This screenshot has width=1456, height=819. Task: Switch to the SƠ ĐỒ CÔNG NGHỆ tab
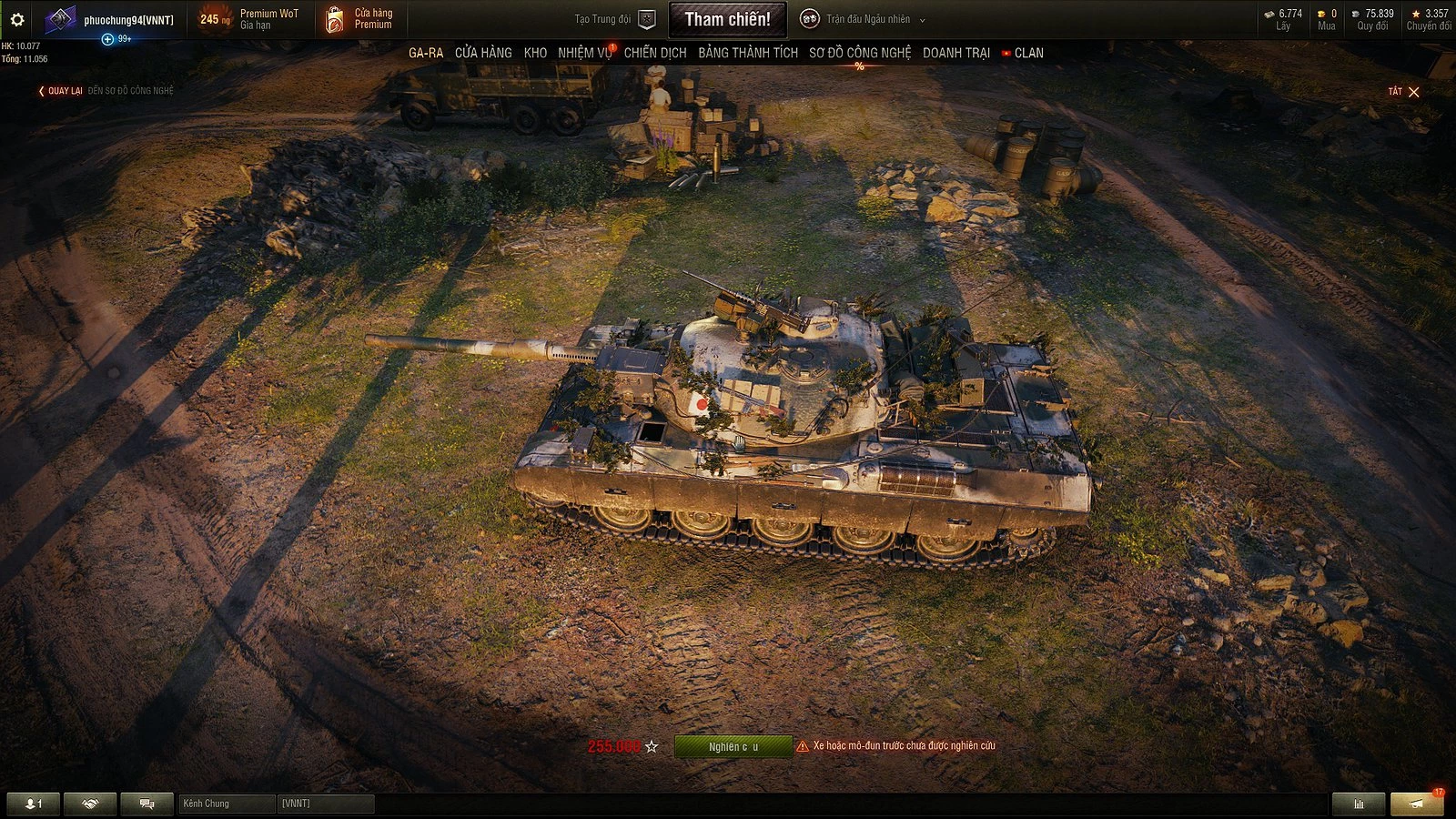point(859,53)
